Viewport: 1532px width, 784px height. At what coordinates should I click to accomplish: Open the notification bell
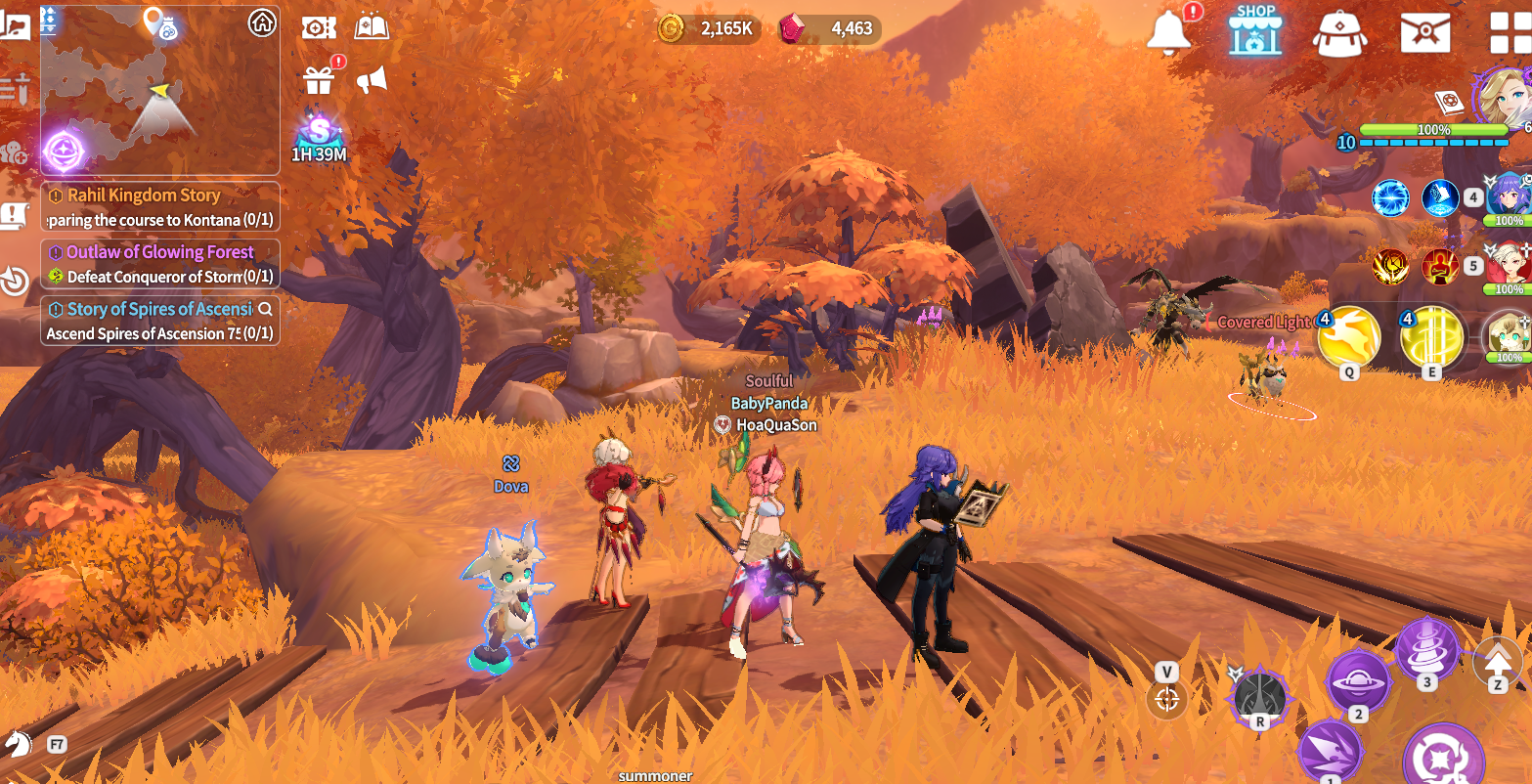pos(1169,31)
